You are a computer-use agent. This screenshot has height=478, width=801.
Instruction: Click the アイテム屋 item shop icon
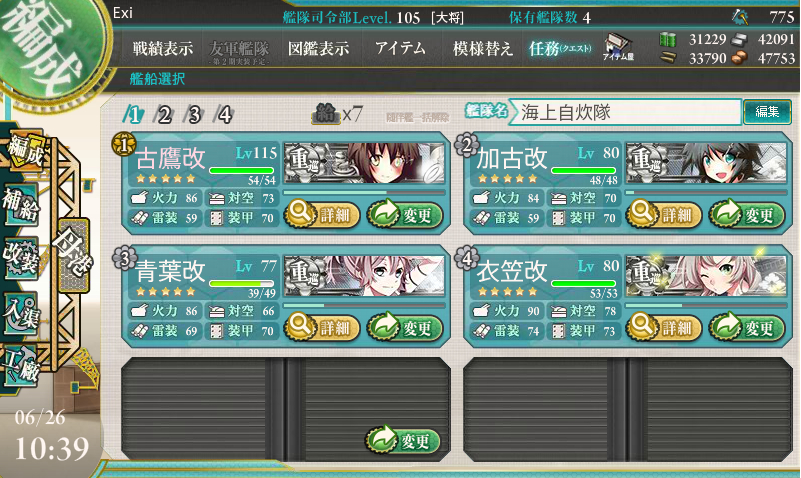point(616,49)
